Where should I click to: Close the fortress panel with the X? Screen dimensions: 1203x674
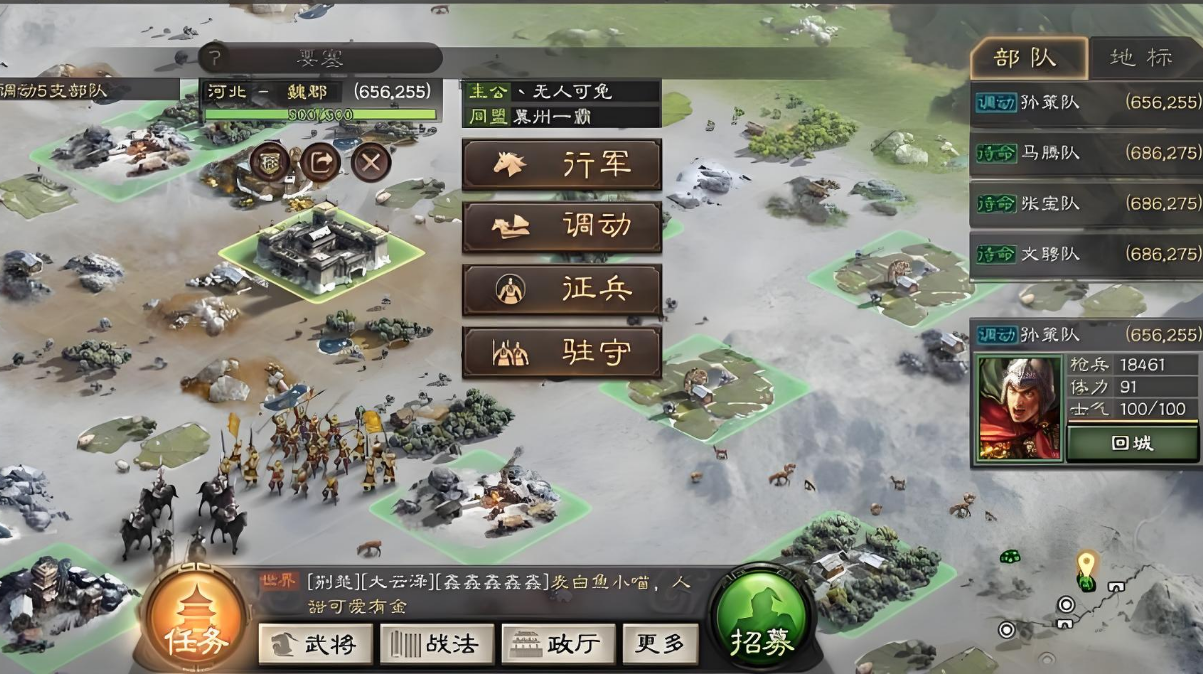371,161
